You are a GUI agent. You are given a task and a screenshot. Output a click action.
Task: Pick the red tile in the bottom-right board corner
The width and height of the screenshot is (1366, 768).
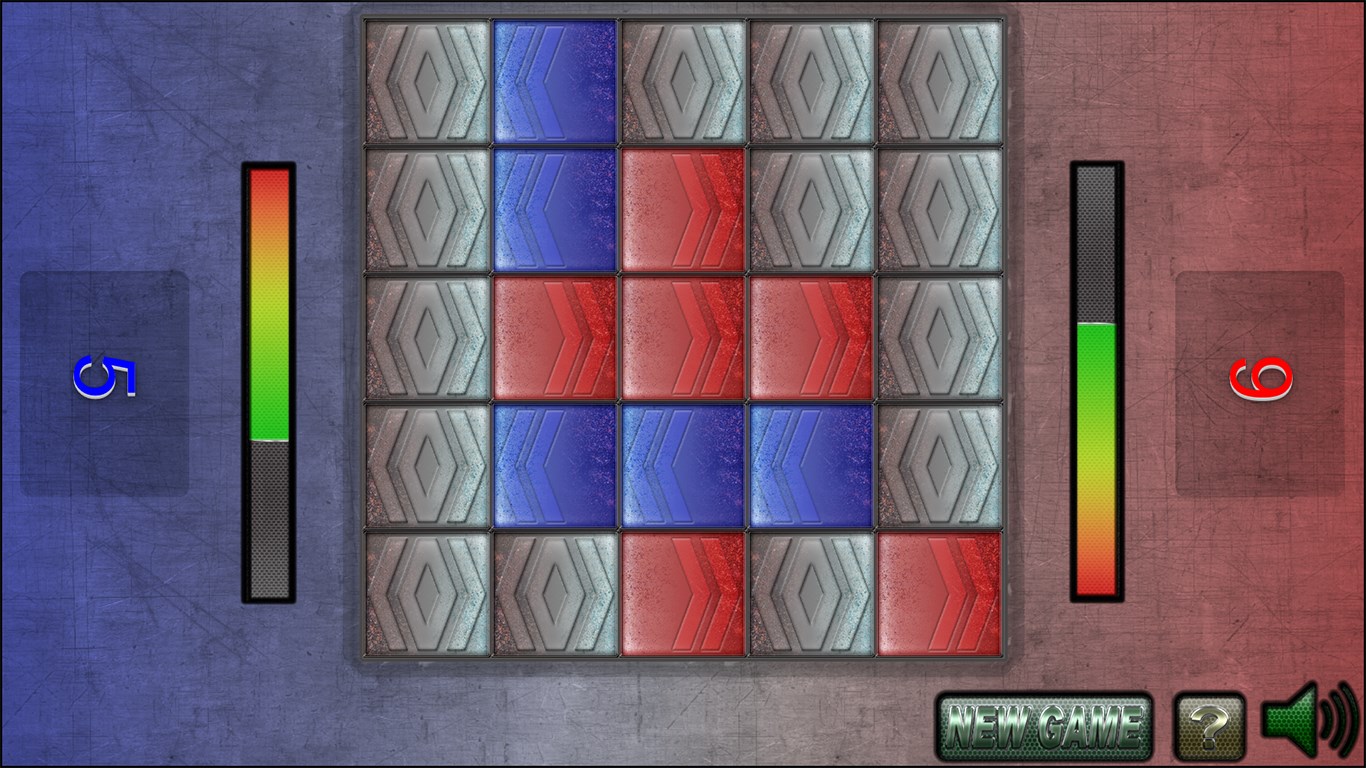(x=939, y=594)
